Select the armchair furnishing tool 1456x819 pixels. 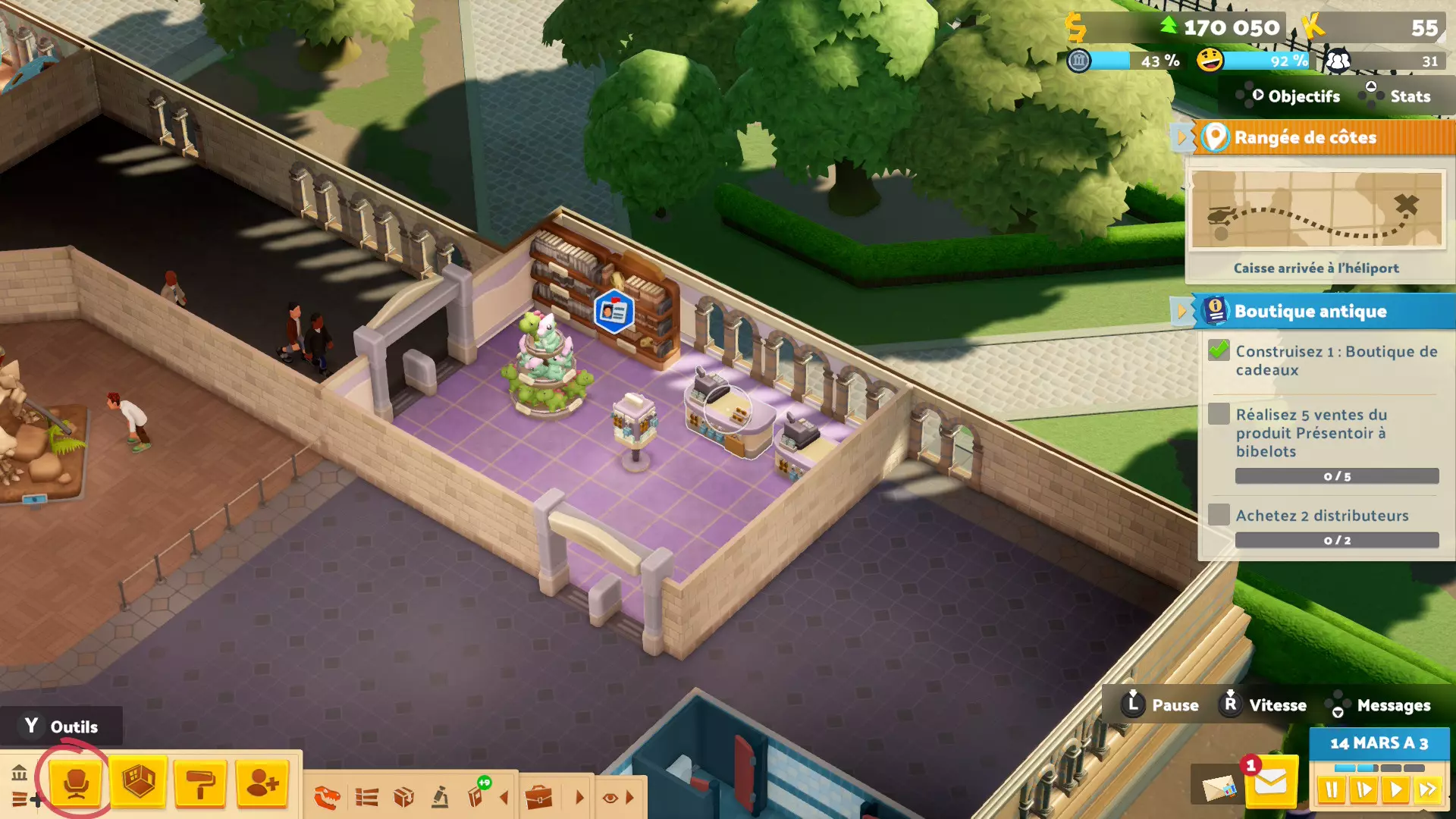(x=76, y=783)
